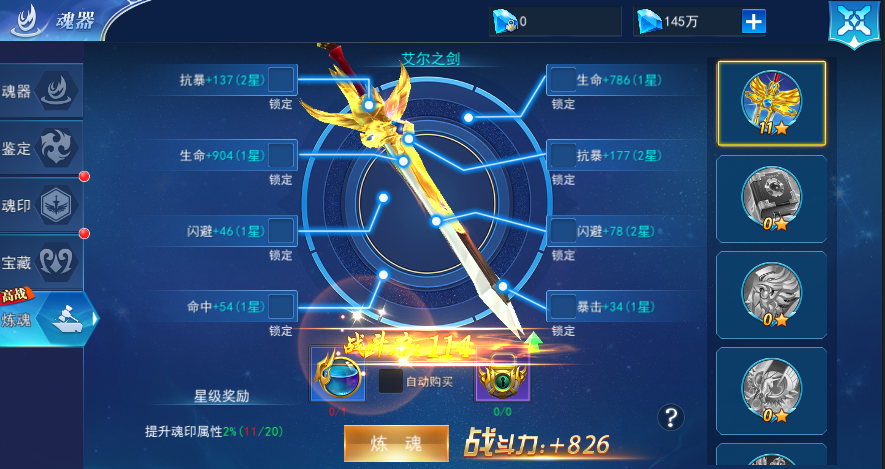Lock the 生命+786 attribute
Image resolution: width=885 pixels, height=469 pixels.
click(x=562, y=79)
